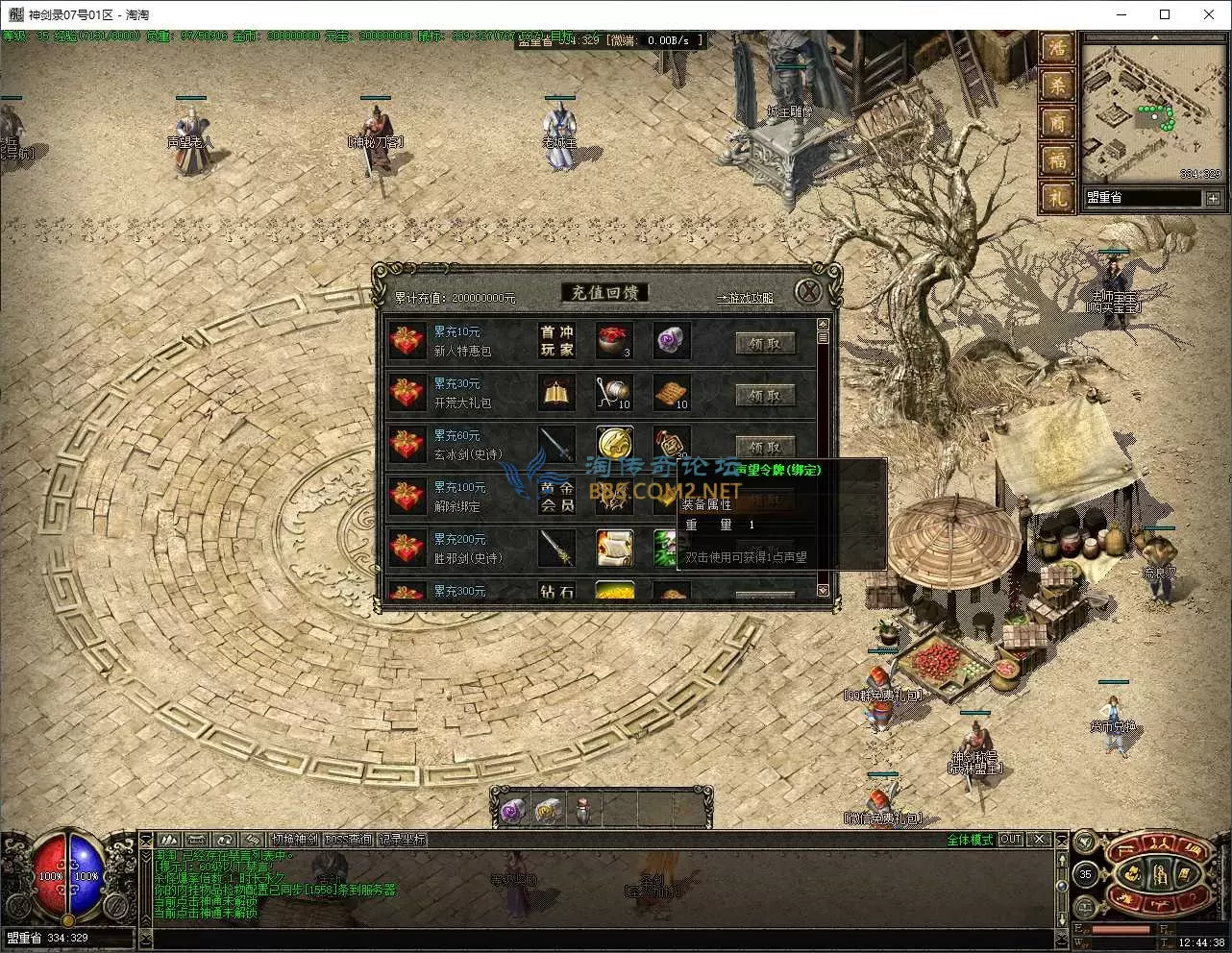
Task: Open the 福 welfare side button
Action: [x=1057, y=160]
